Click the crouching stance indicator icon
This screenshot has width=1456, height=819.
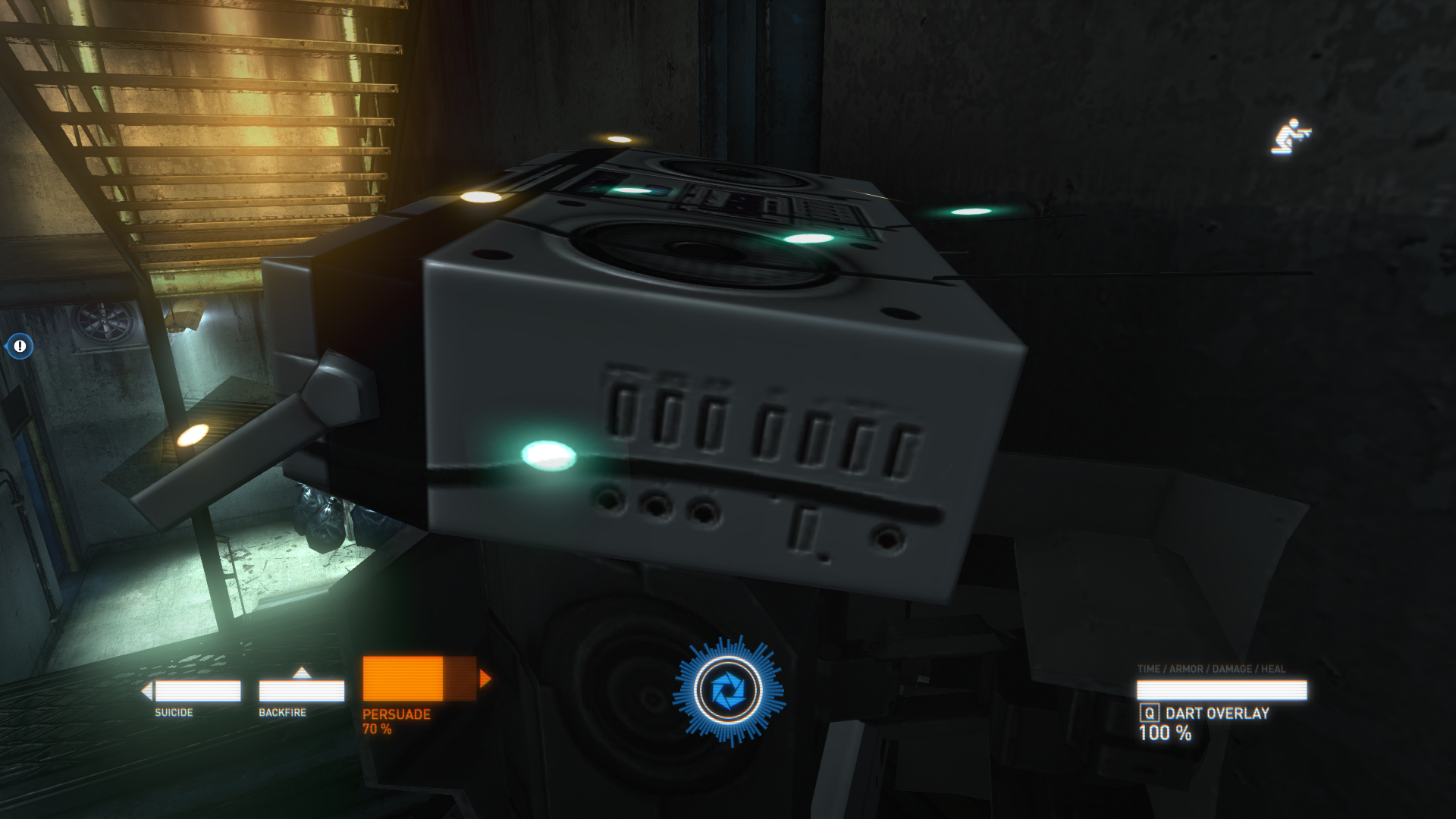(1290, 137)
